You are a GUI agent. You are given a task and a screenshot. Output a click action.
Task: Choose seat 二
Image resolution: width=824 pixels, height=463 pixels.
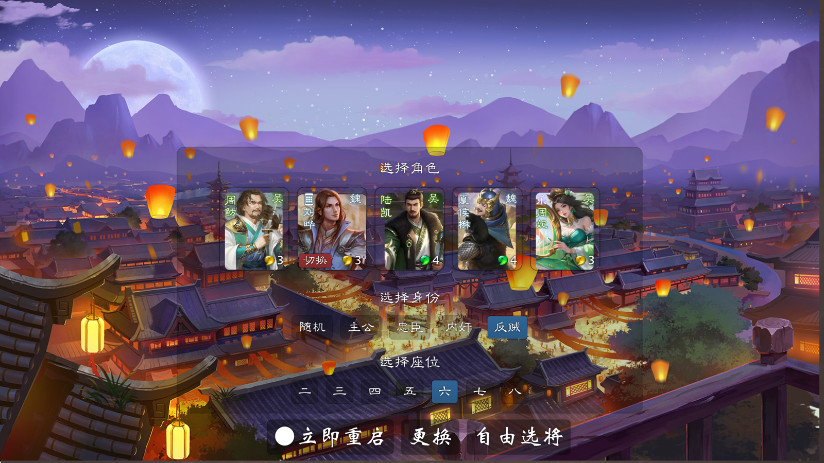[305, 391]
